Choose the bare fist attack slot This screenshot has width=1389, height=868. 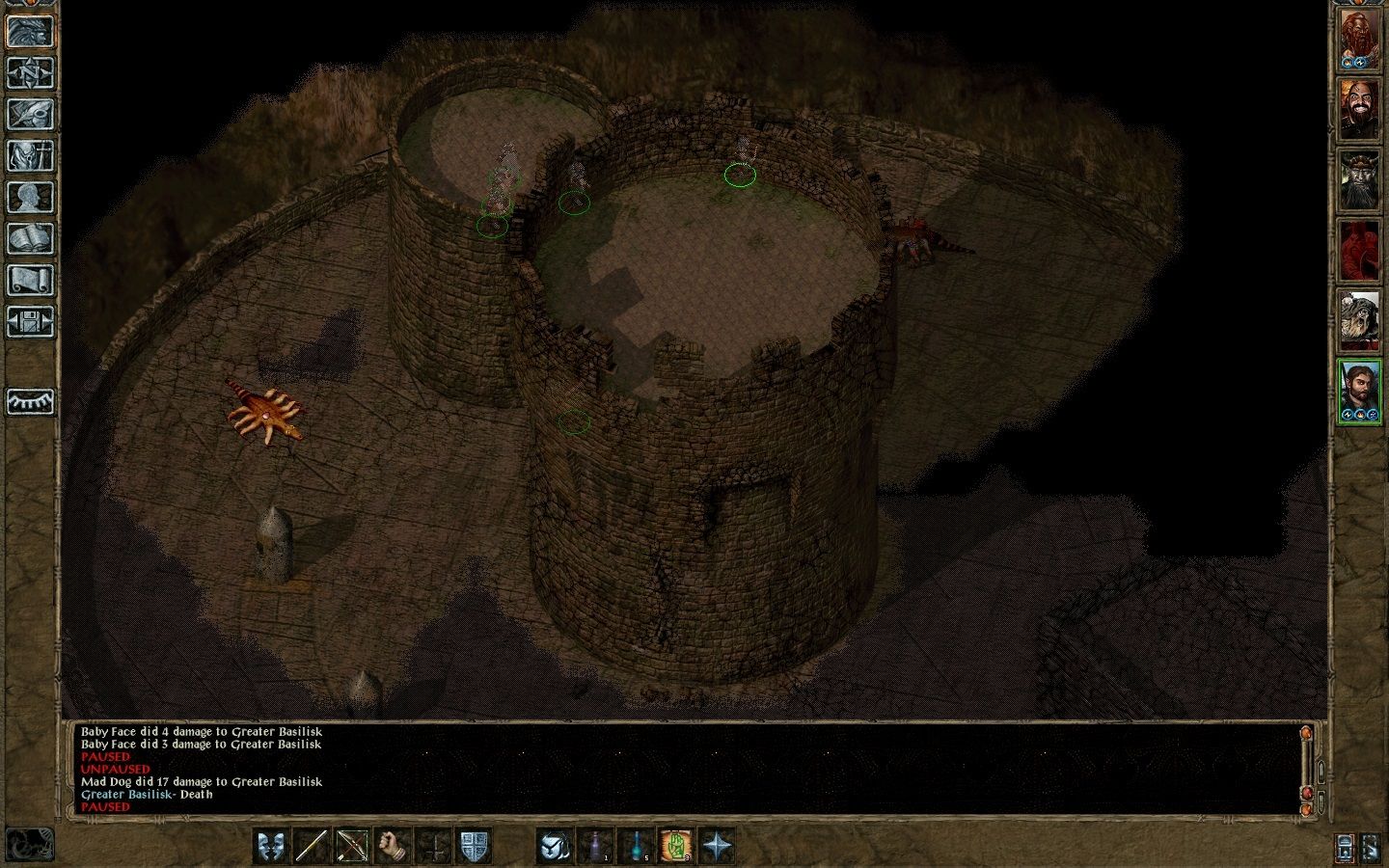pyautogui.click(x=393, y=846)
